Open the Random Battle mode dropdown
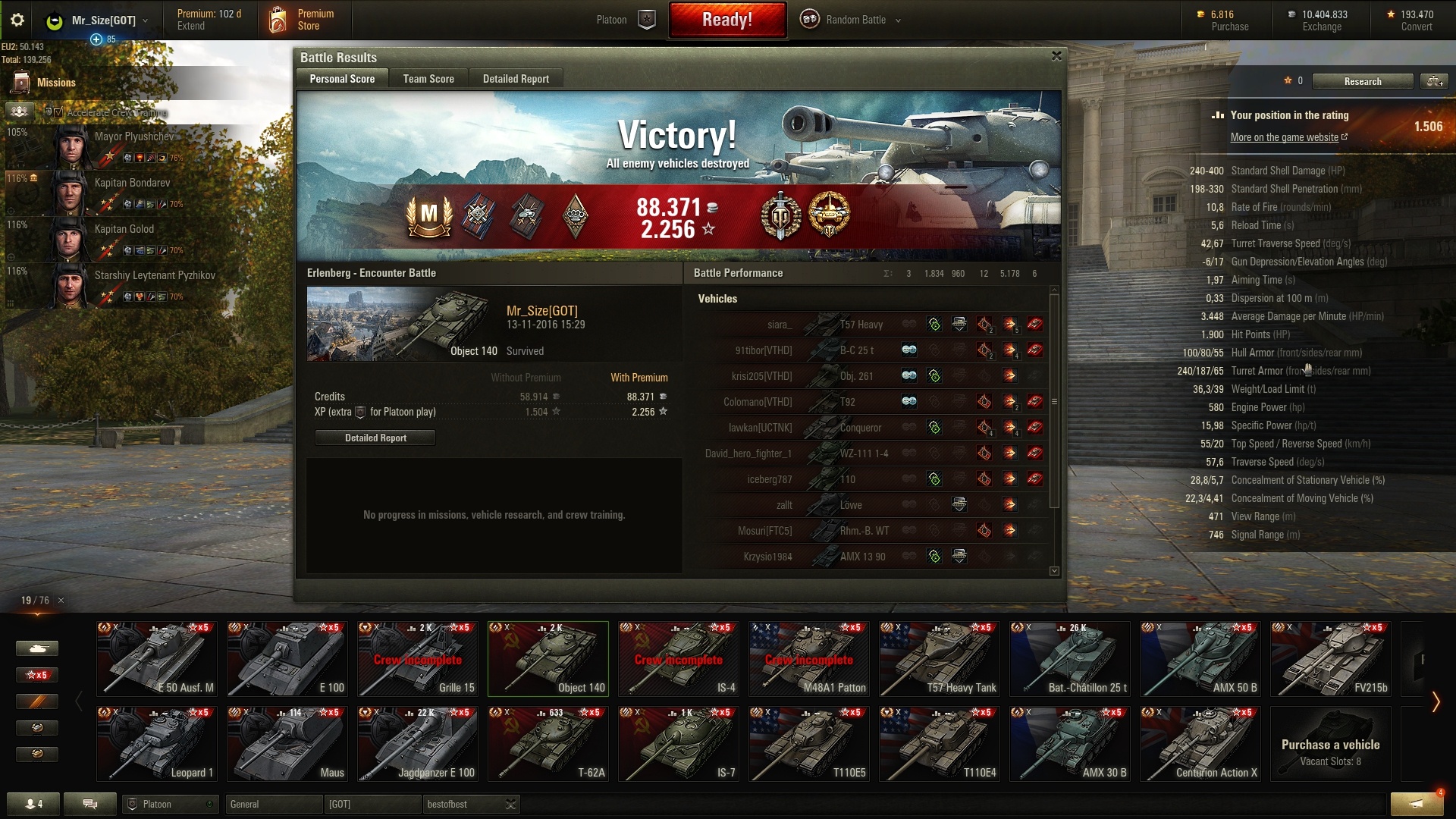This screenshot has height=819, width=1456. pyautogui.click(x=852, y=20)
